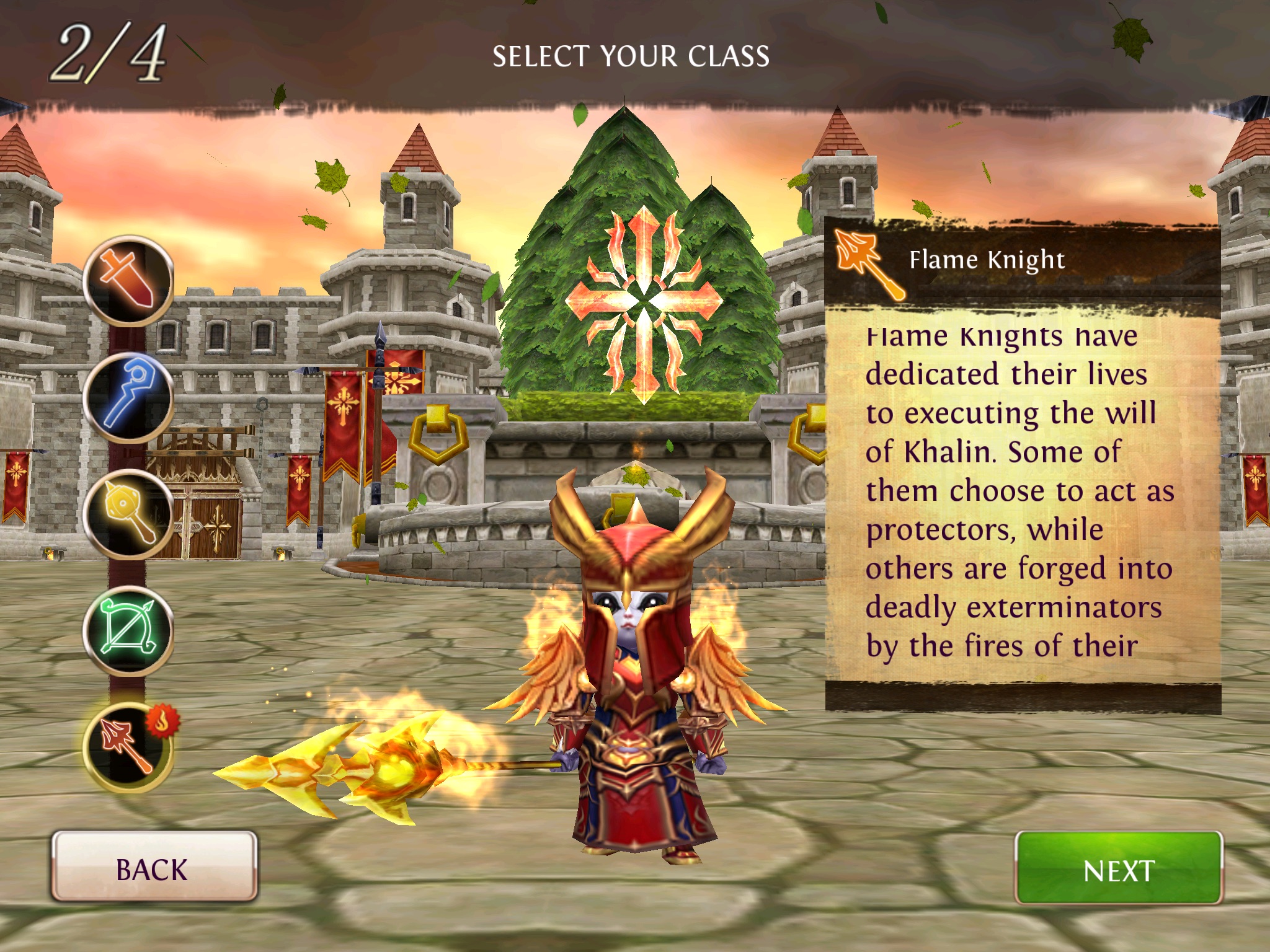Go back to the previous step

click(154, 867)
